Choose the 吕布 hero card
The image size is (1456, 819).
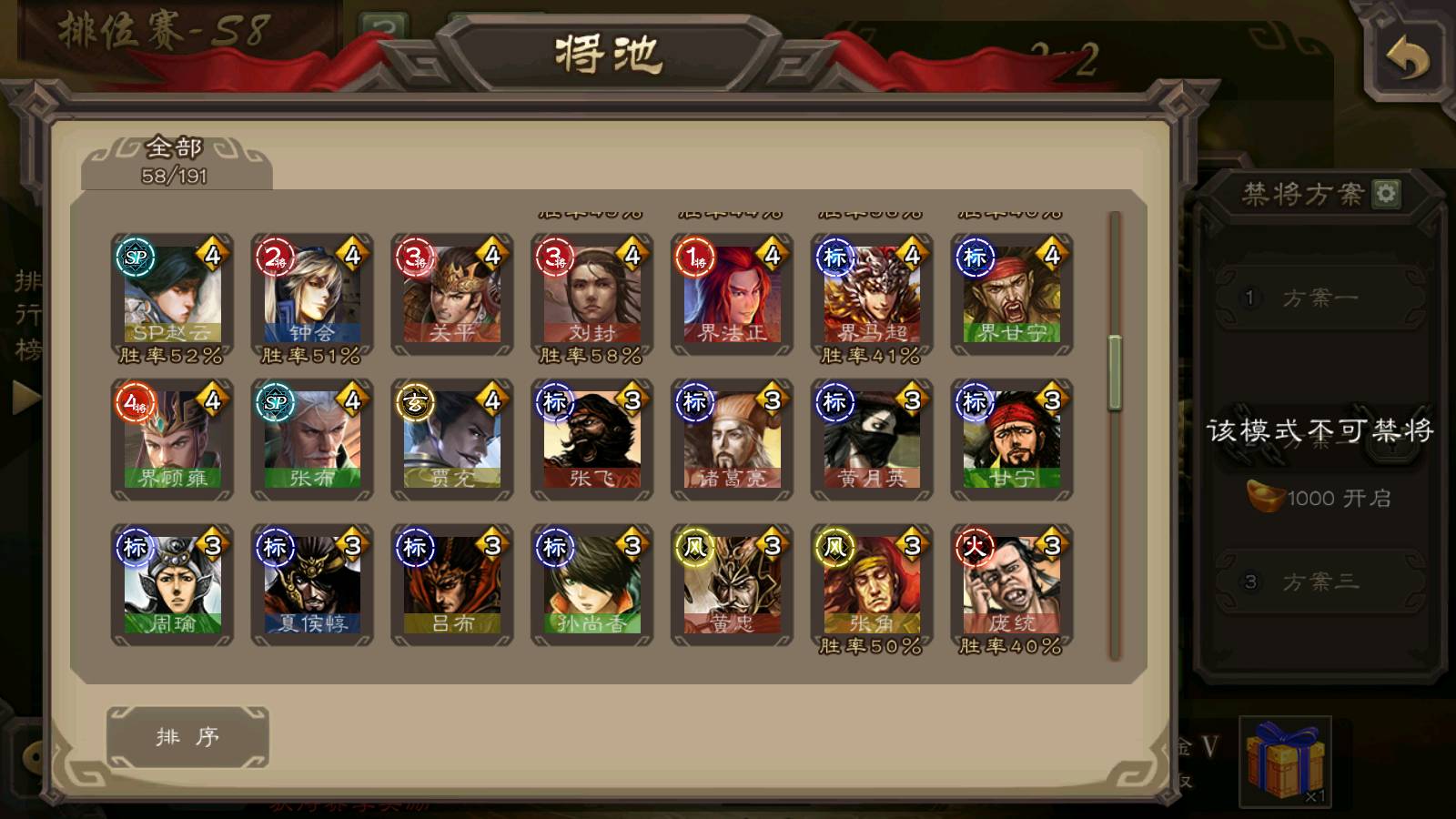point(452,584)
